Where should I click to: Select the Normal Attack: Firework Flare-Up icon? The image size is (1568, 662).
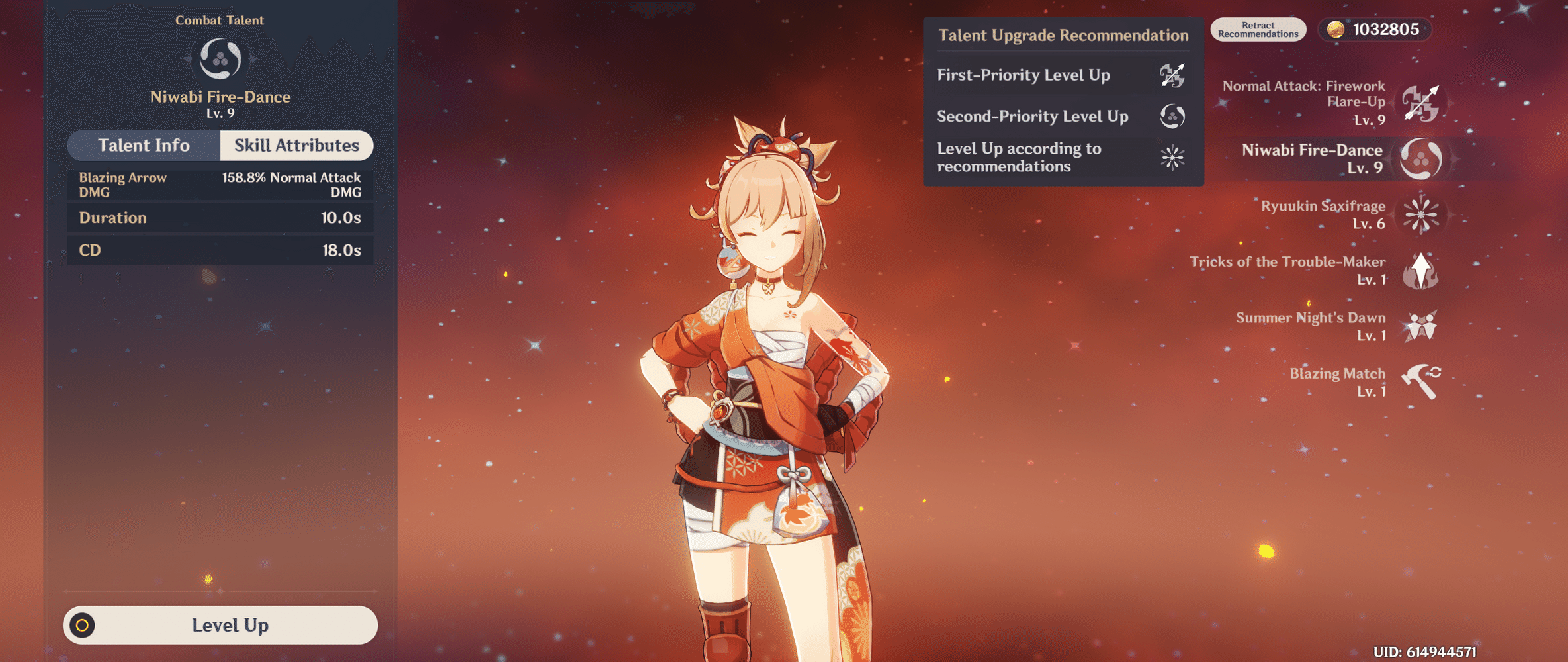[1419, 103]
